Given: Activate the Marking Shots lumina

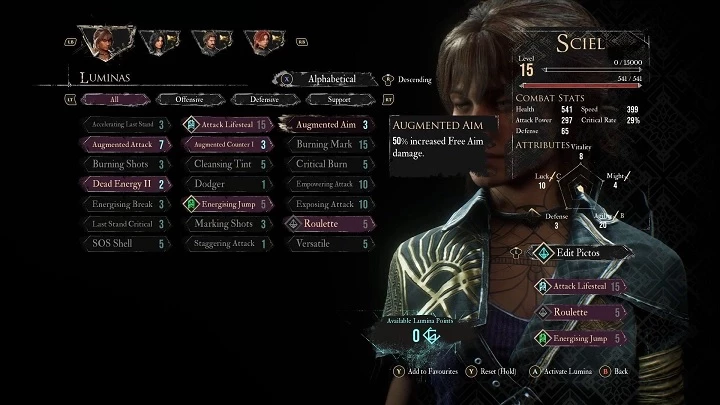Looking at the screenshot, I should click(225, 223).
